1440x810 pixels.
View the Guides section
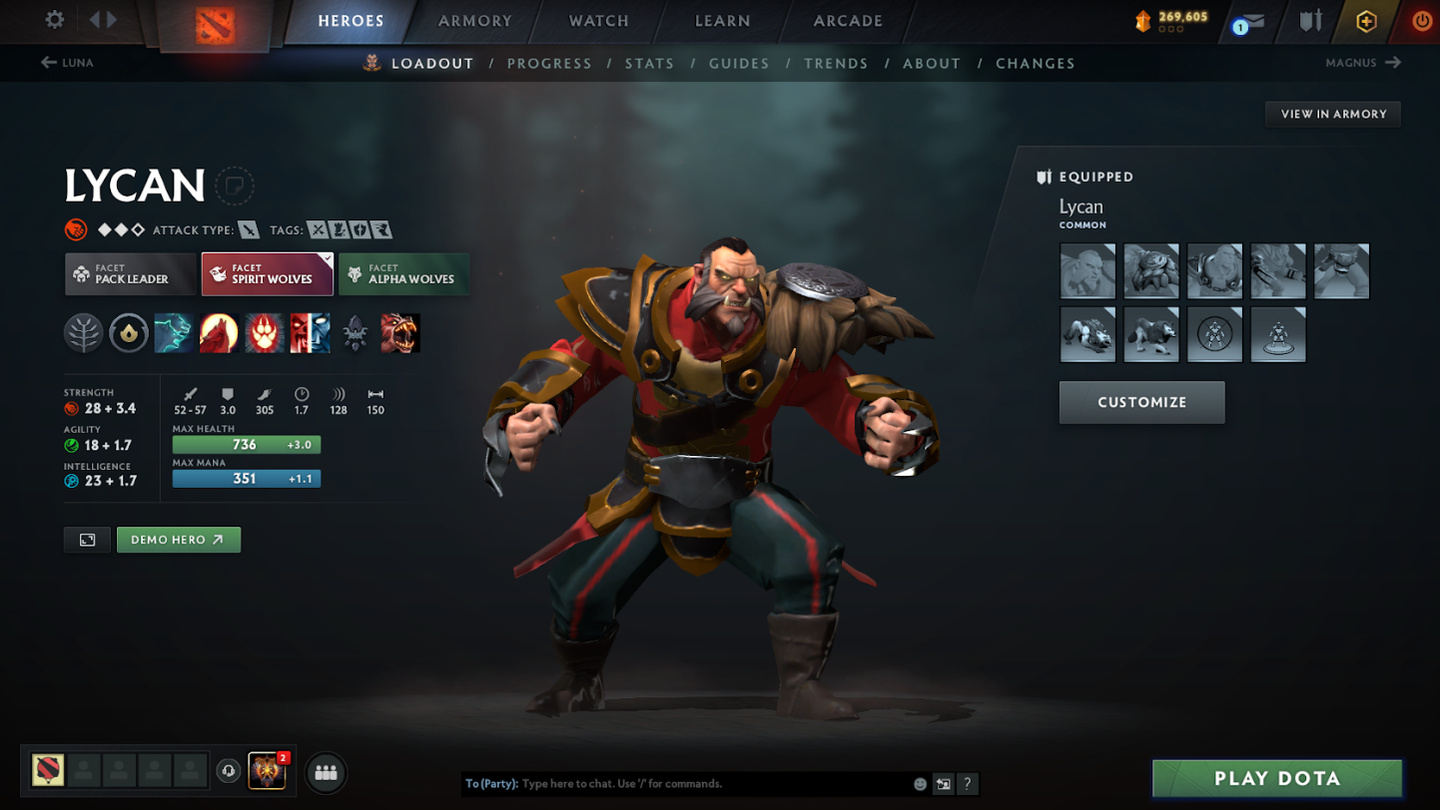(x=739, y=63)
